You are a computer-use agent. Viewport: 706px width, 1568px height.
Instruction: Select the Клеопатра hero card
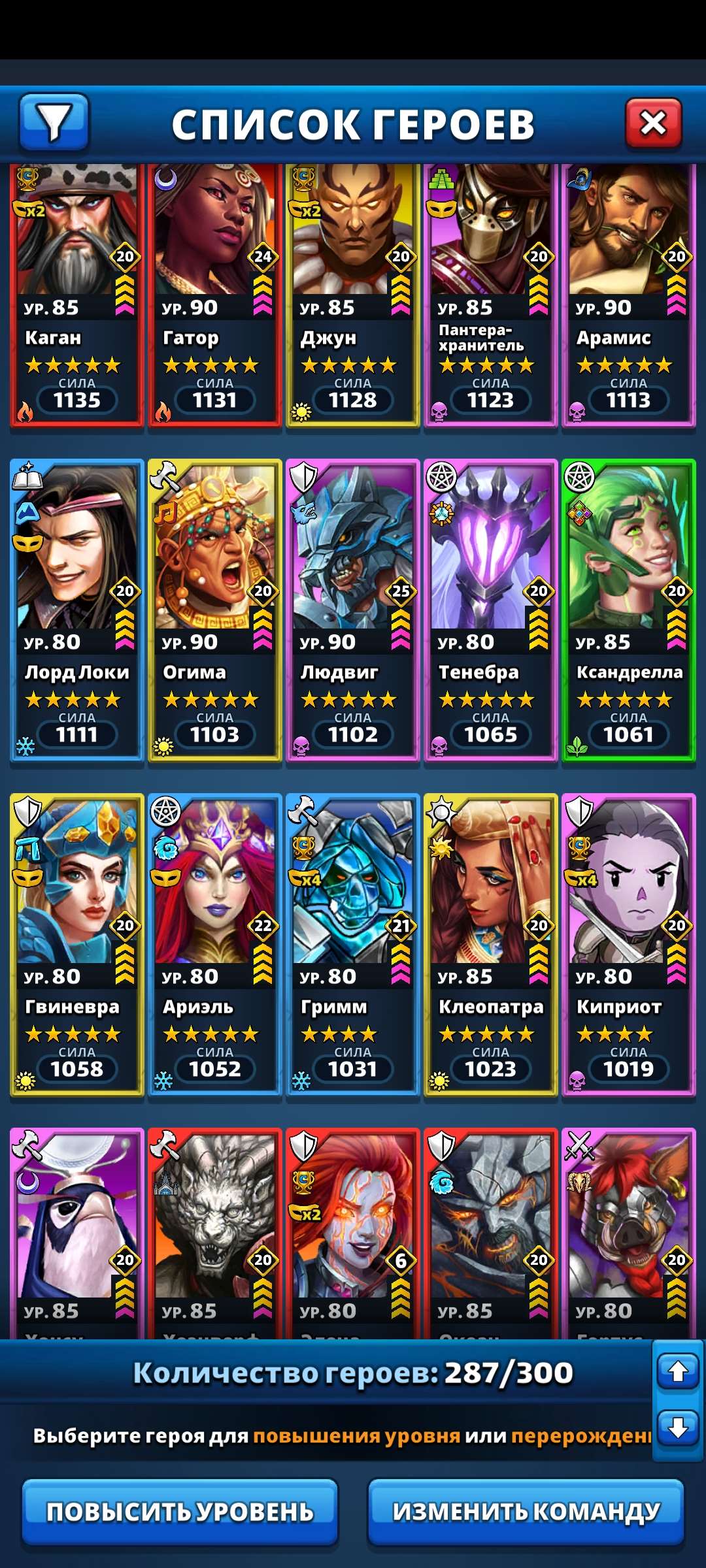point(491,944)
